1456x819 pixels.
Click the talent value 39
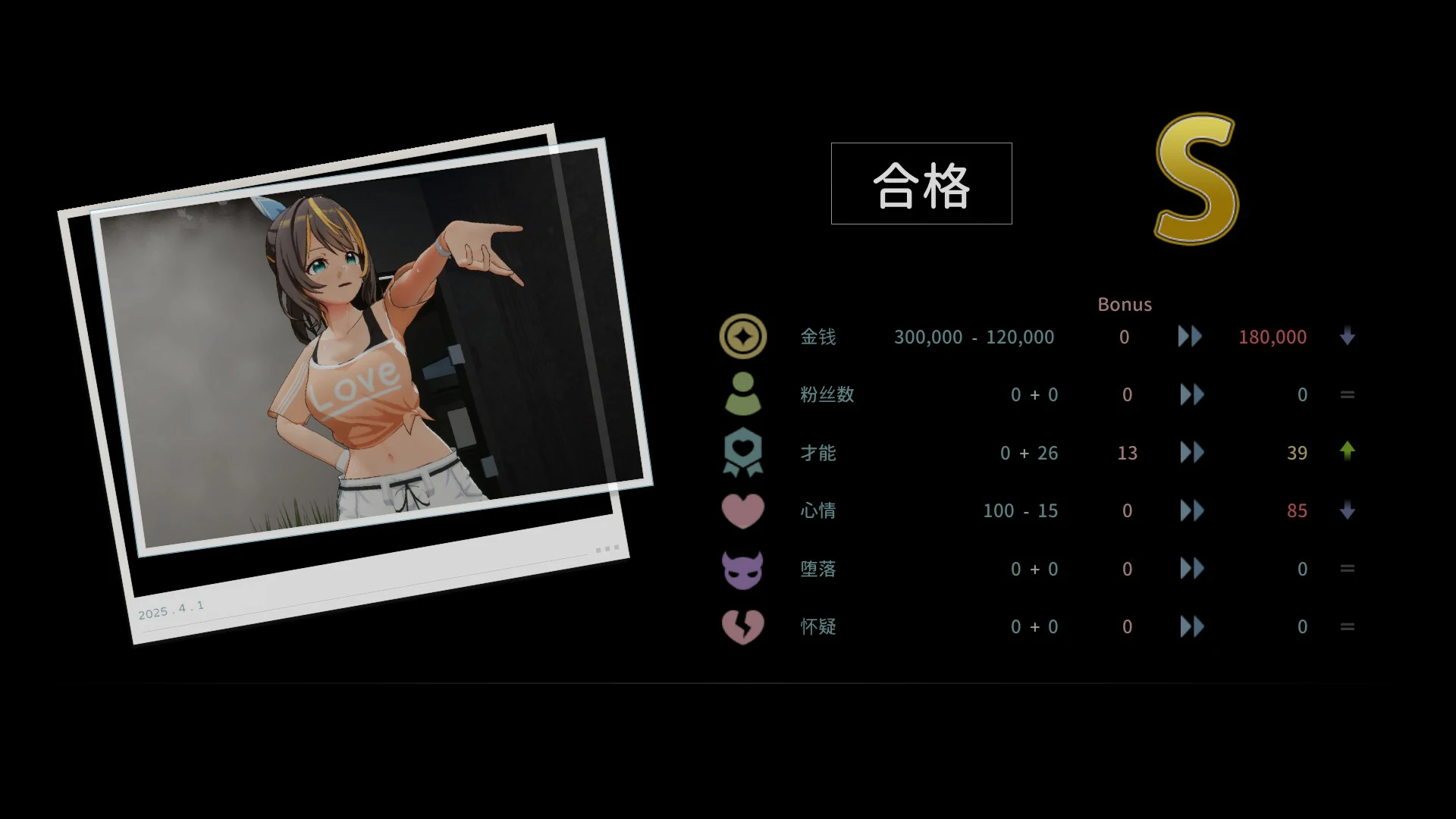click(x=1298, y=453)
